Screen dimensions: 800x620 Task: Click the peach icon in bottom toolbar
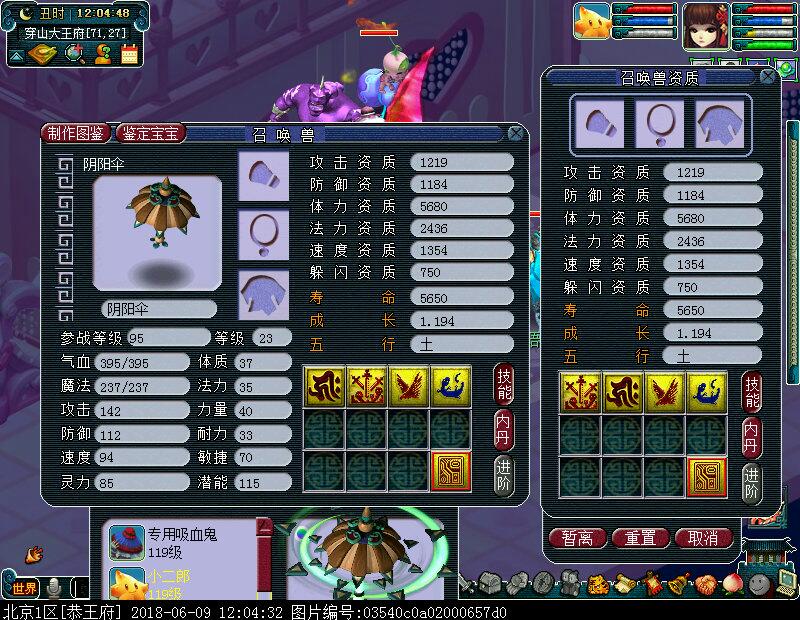[733, 582]
